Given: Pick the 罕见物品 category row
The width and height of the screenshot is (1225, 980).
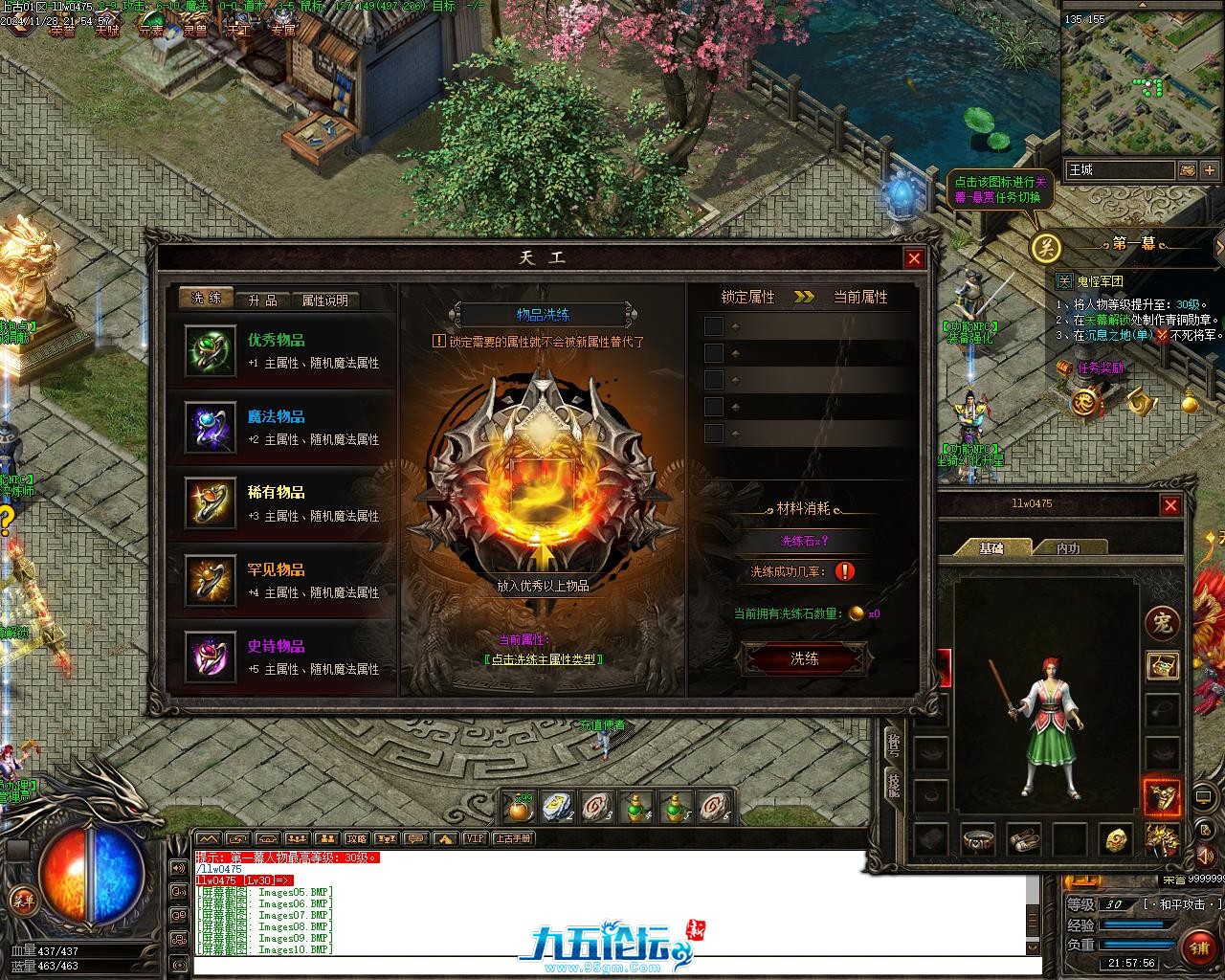Looking at the screenshot, I should [x=282, y=580].
